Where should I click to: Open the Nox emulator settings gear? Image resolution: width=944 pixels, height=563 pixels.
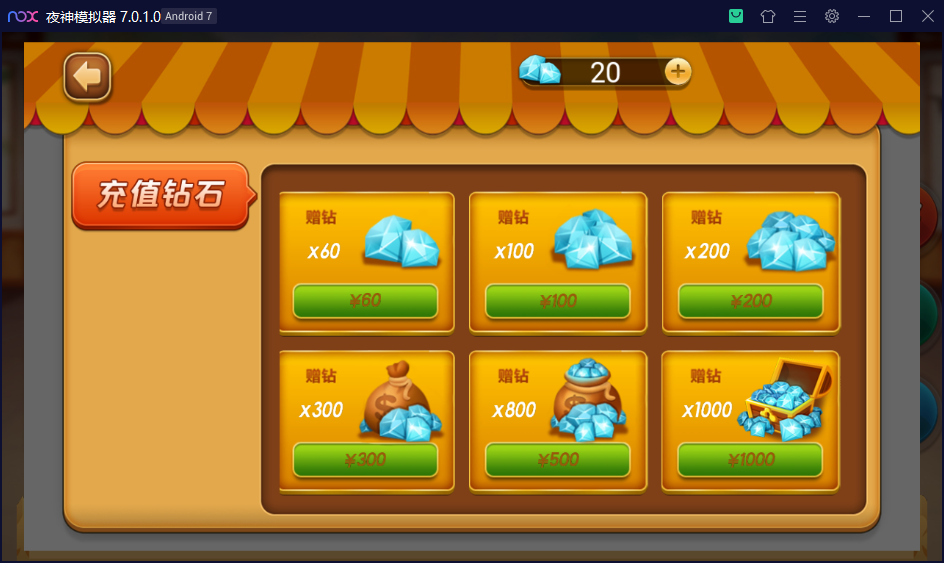pyautogui.click(x=831, y=16)
